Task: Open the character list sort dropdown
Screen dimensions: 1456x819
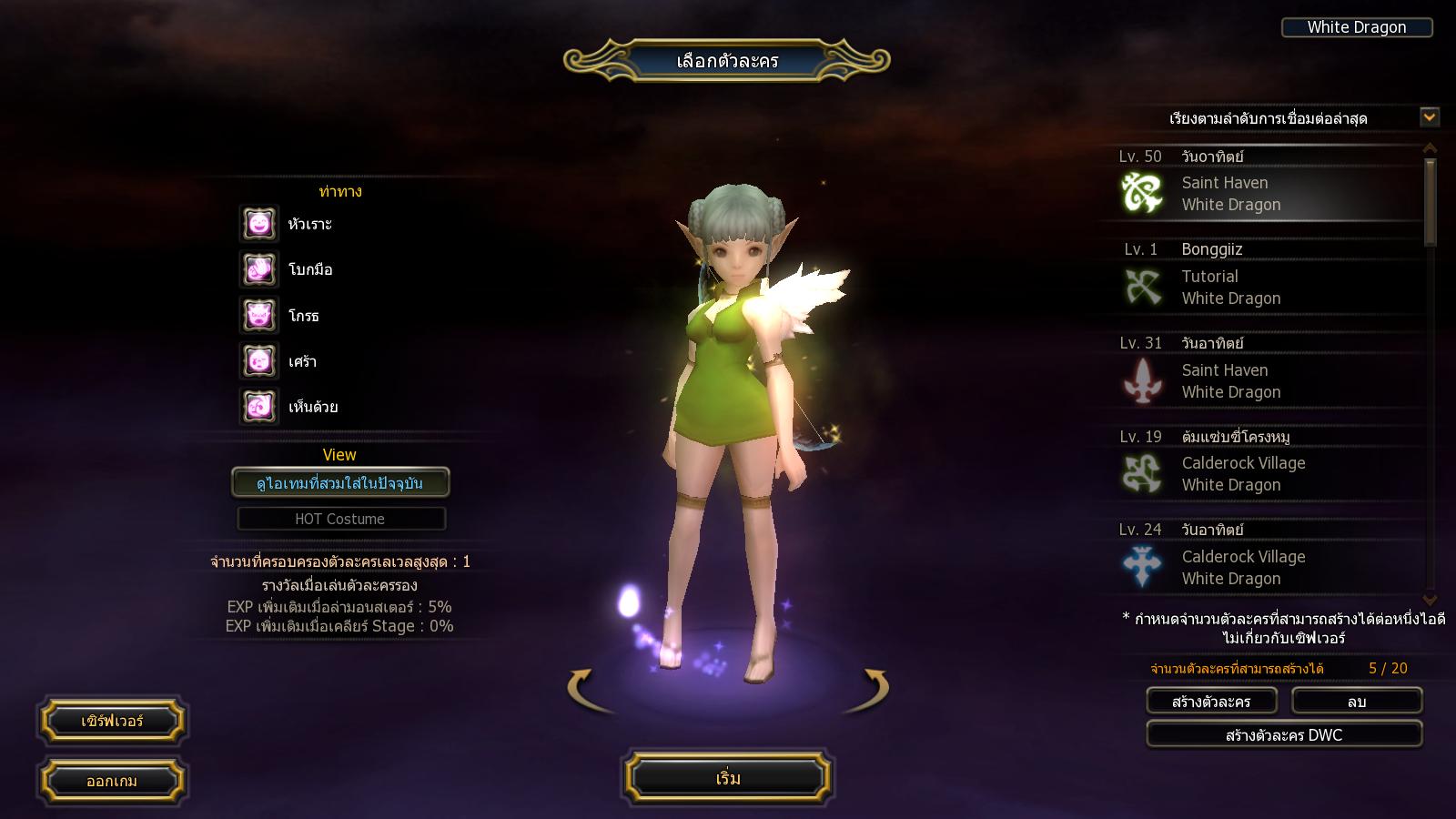Action: (1430, 116)
